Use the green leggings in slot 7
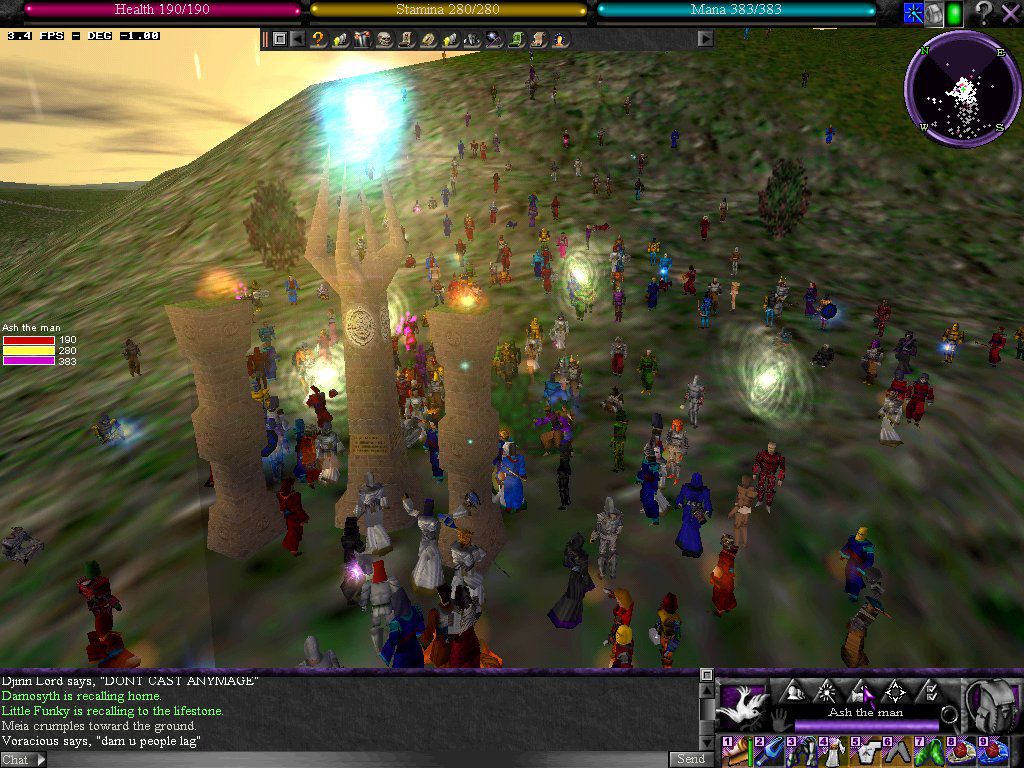1024x768 pixels. [929, 752]
